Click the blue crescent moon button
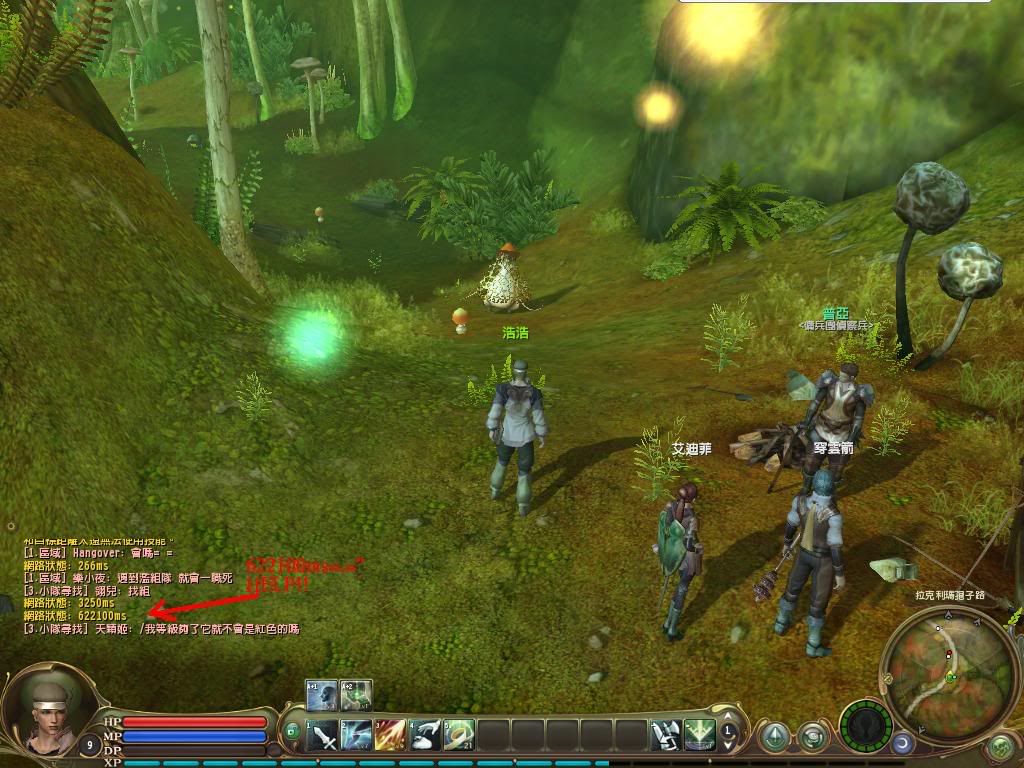The width and height of the screenshot is (1024, 768). (902, 743)
